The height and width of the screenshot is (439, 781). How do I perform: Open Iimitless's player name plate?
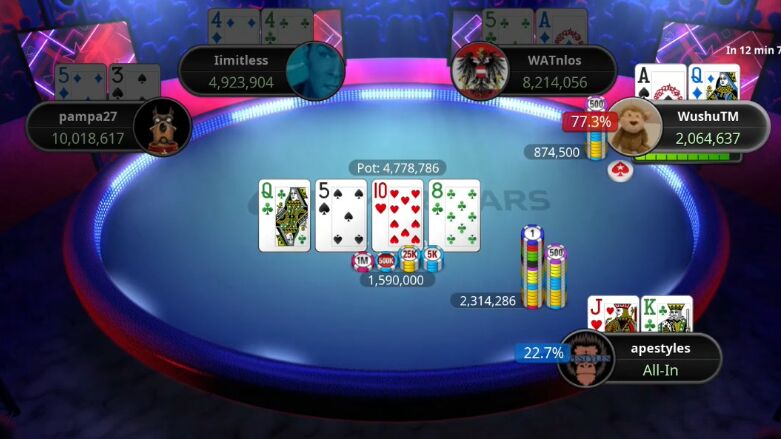240,70
